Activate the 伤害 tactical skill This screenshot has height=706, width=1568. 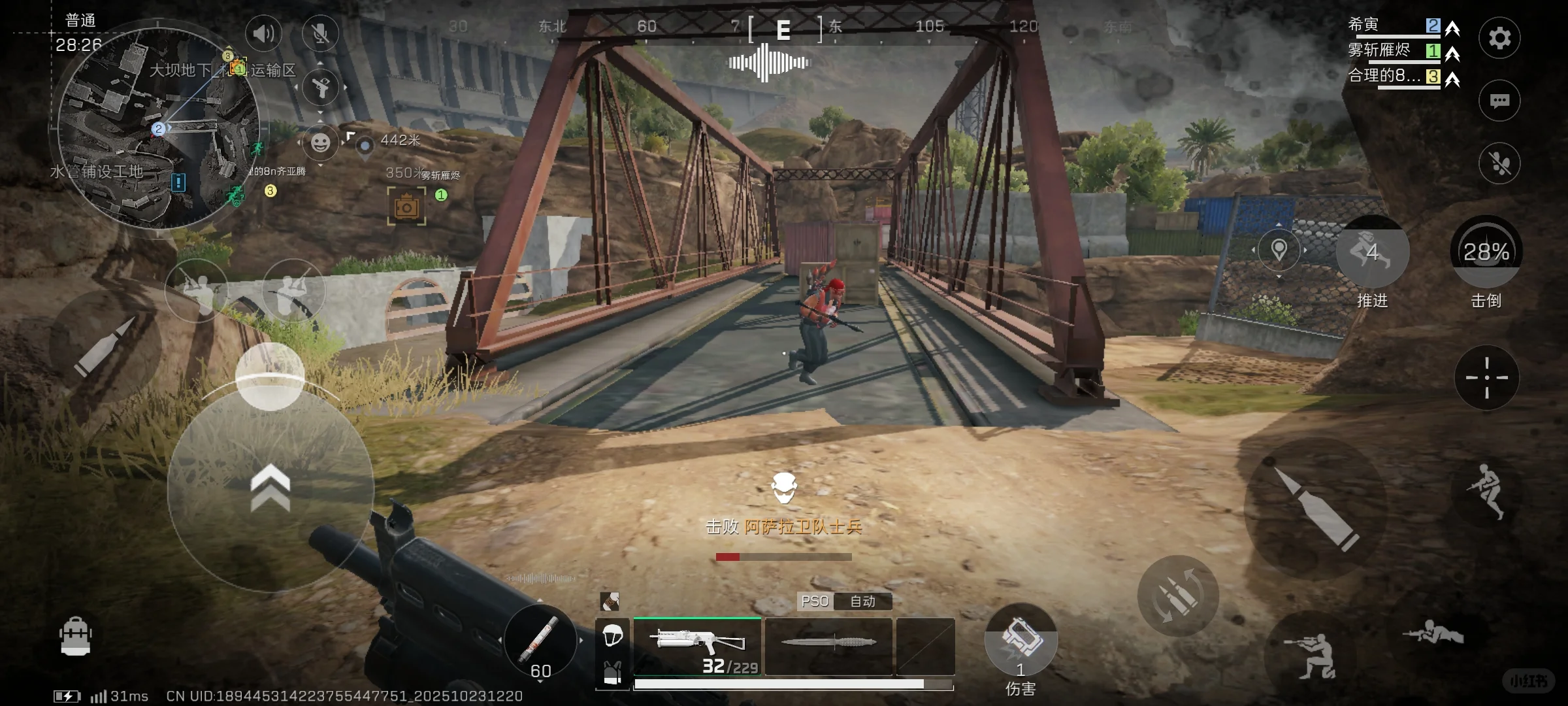(x=1021, y=641)
